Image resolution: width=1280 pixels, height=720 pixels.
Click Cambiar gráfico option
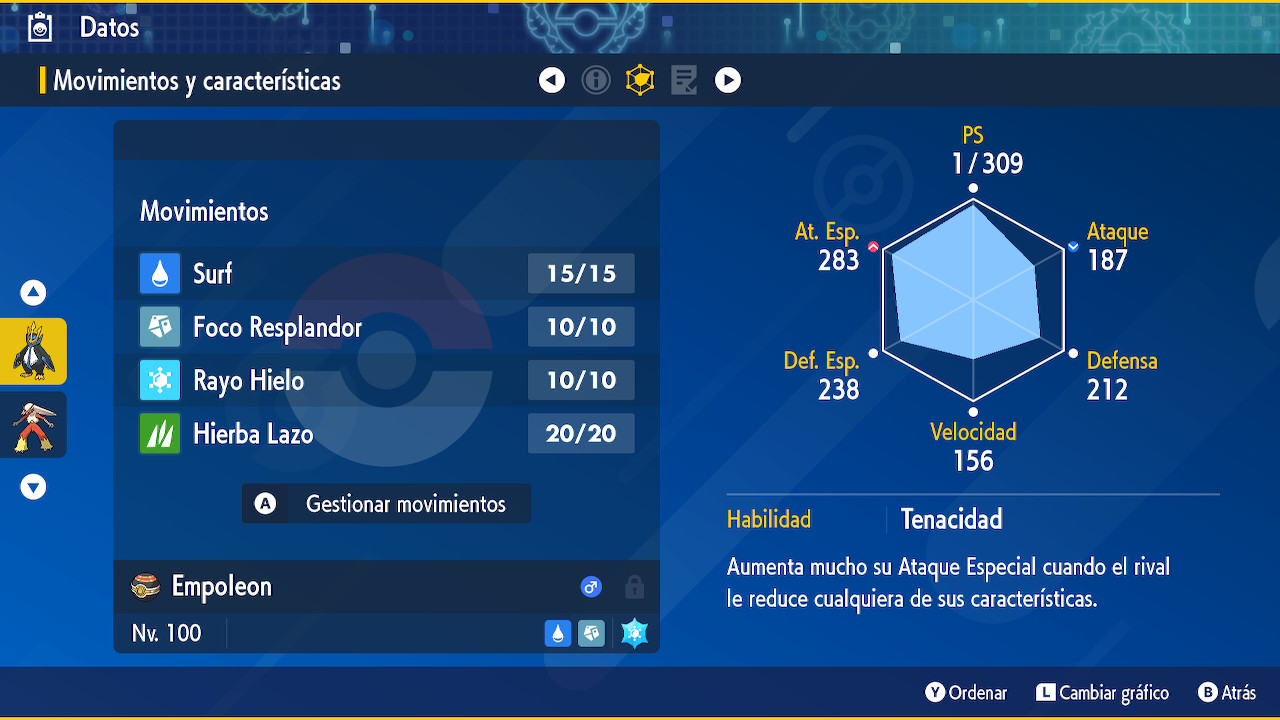click(1102, 693)
